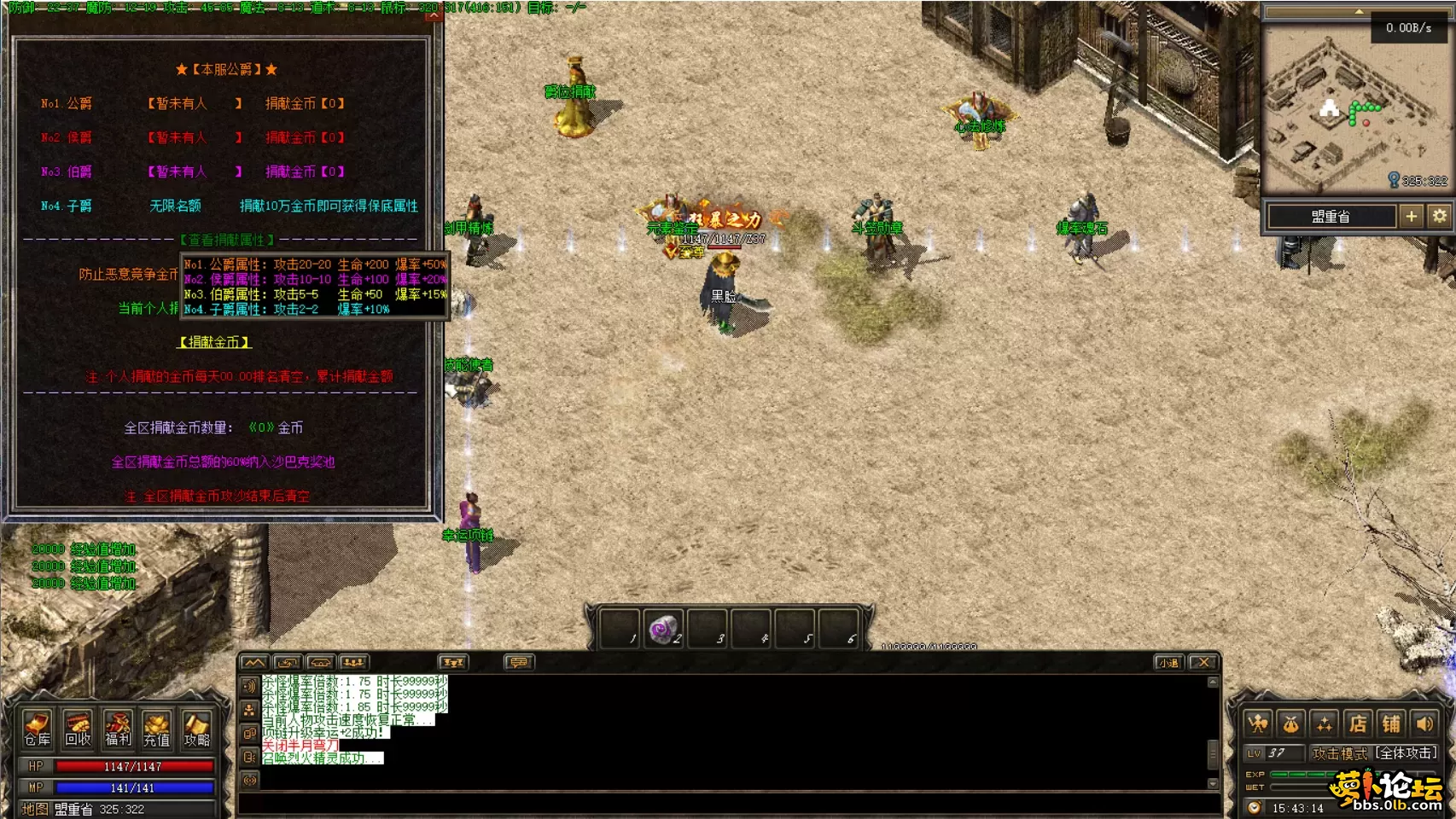Image resolution: width=1456 pixels, height=819 pixels.
Task: Switch the 攻击模式 attack mode setting
Action: (x=1375, y=753)
